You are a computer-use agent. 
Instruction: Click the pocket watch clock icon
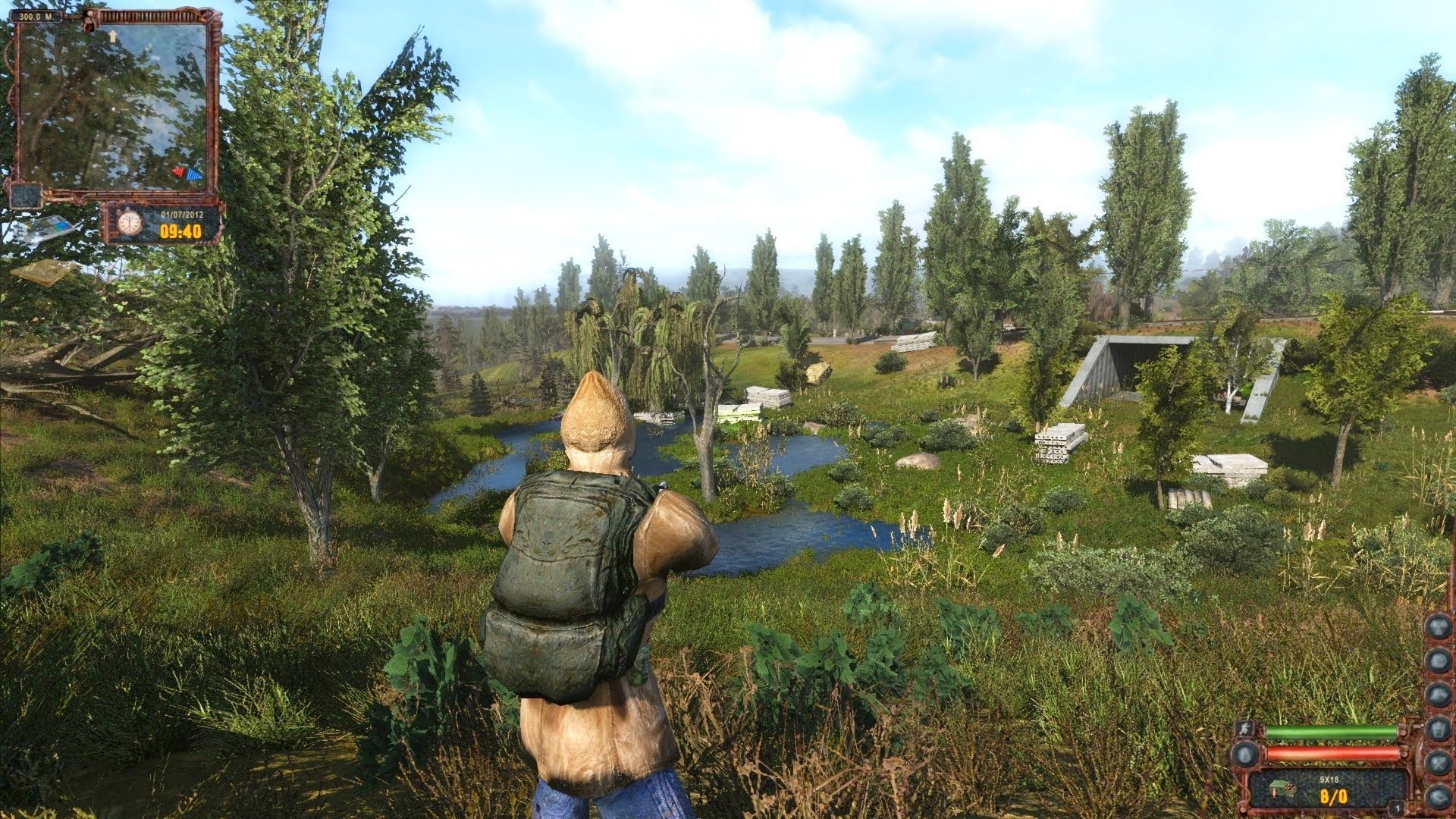point(130,222)
